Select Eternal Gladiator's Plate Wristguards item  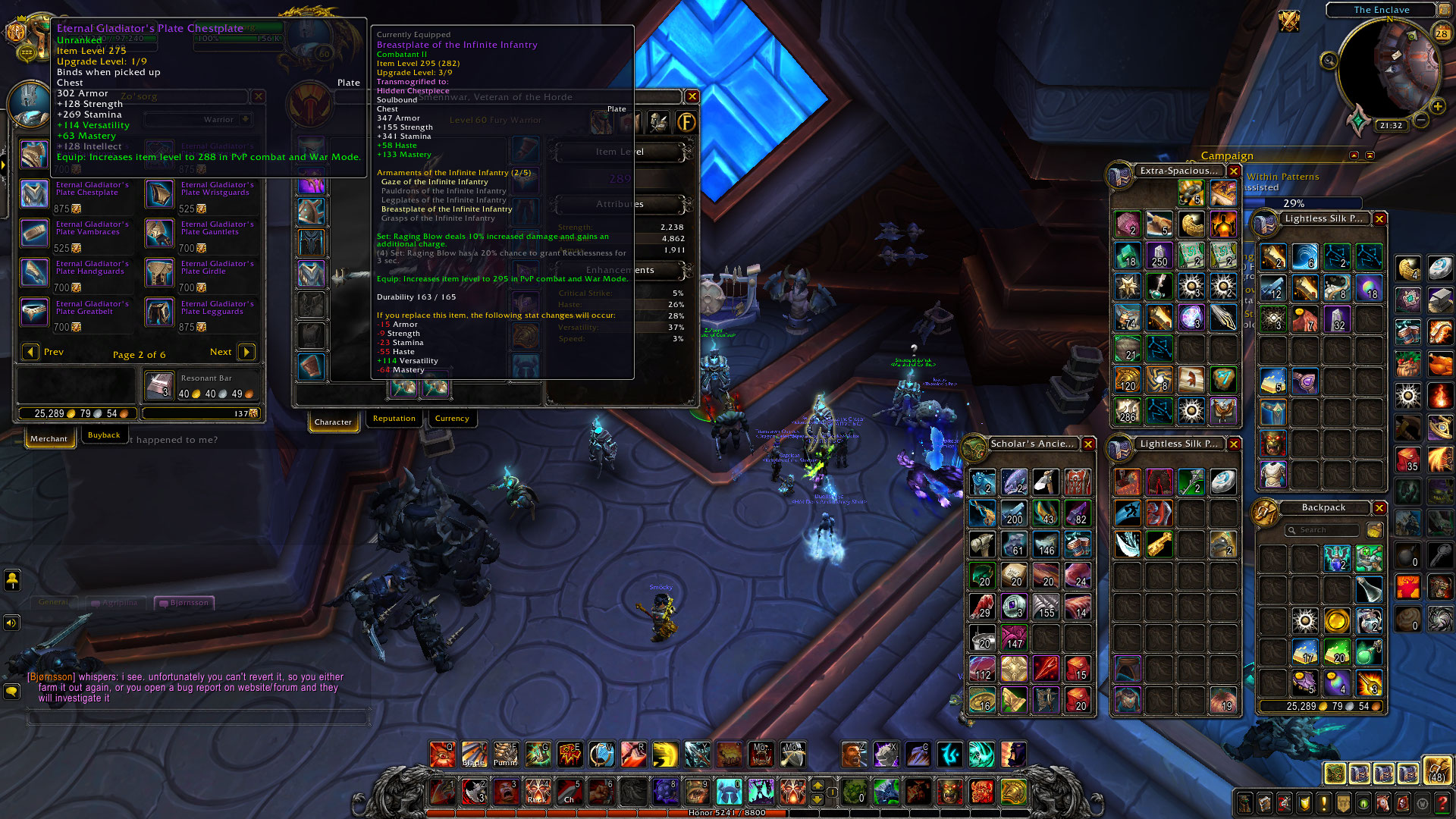pos(159,194)
